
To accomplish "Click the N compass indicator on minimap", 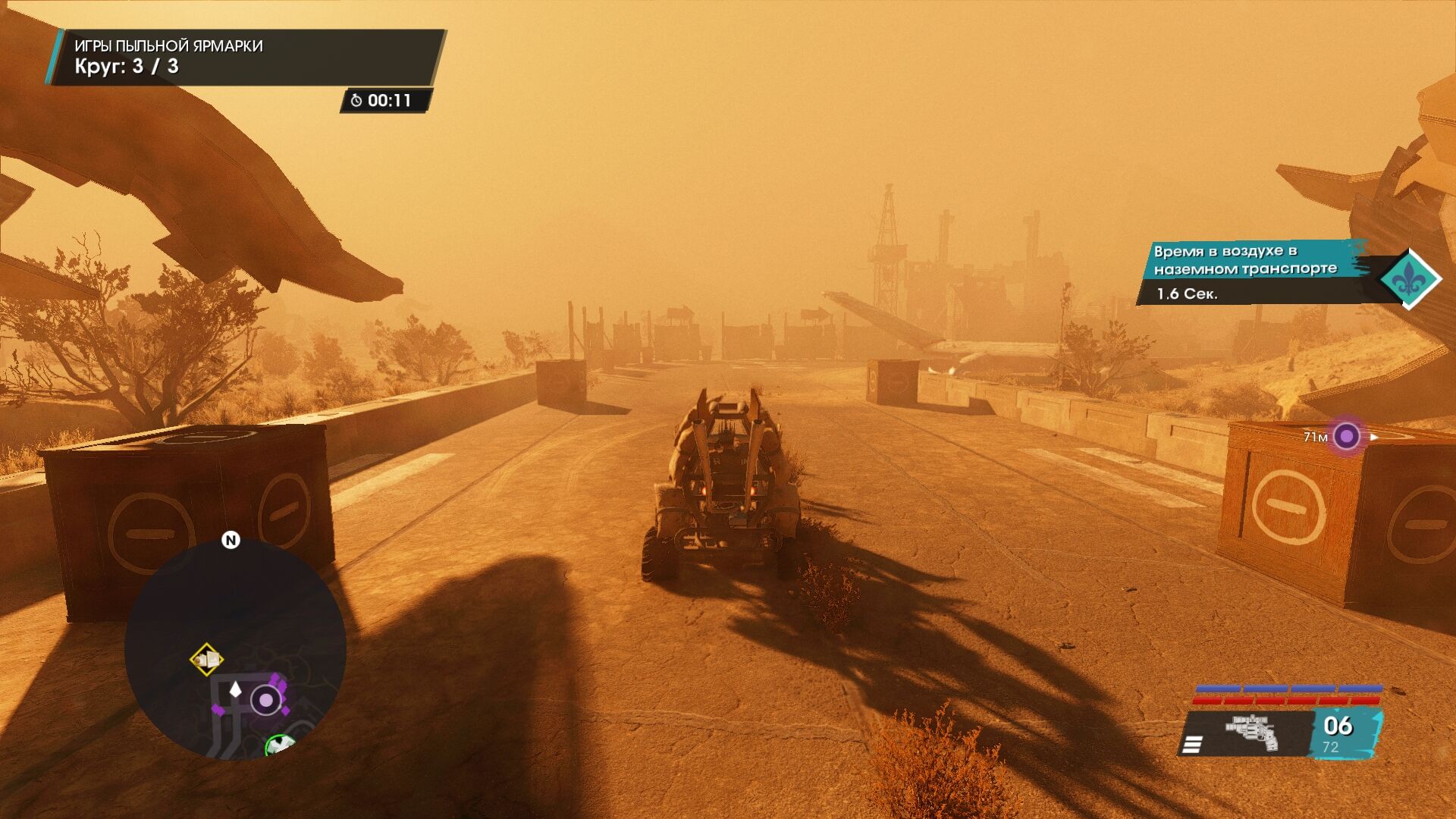I will [231, 540].
